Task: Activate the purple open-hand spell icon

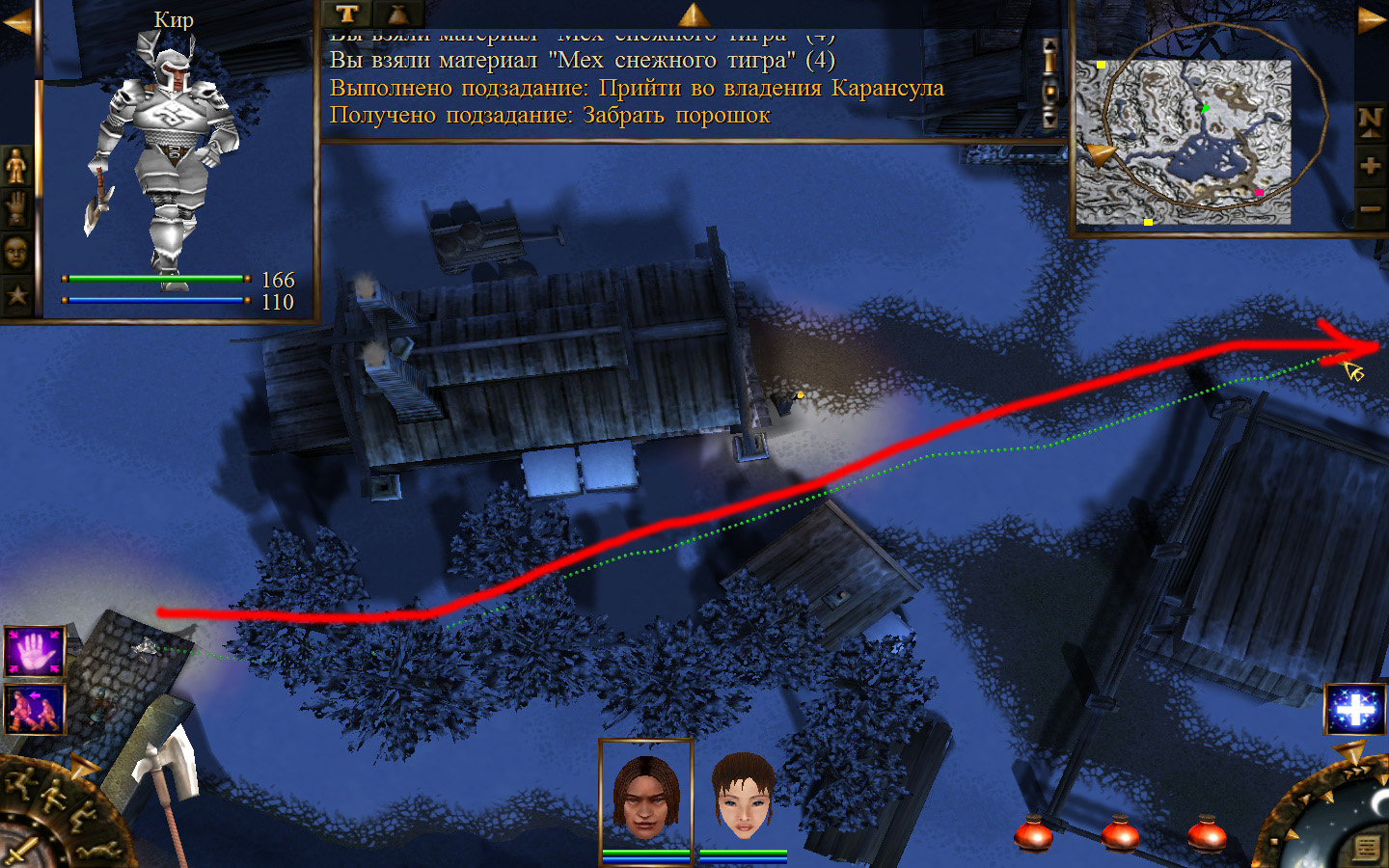Action: coord(35,651)
